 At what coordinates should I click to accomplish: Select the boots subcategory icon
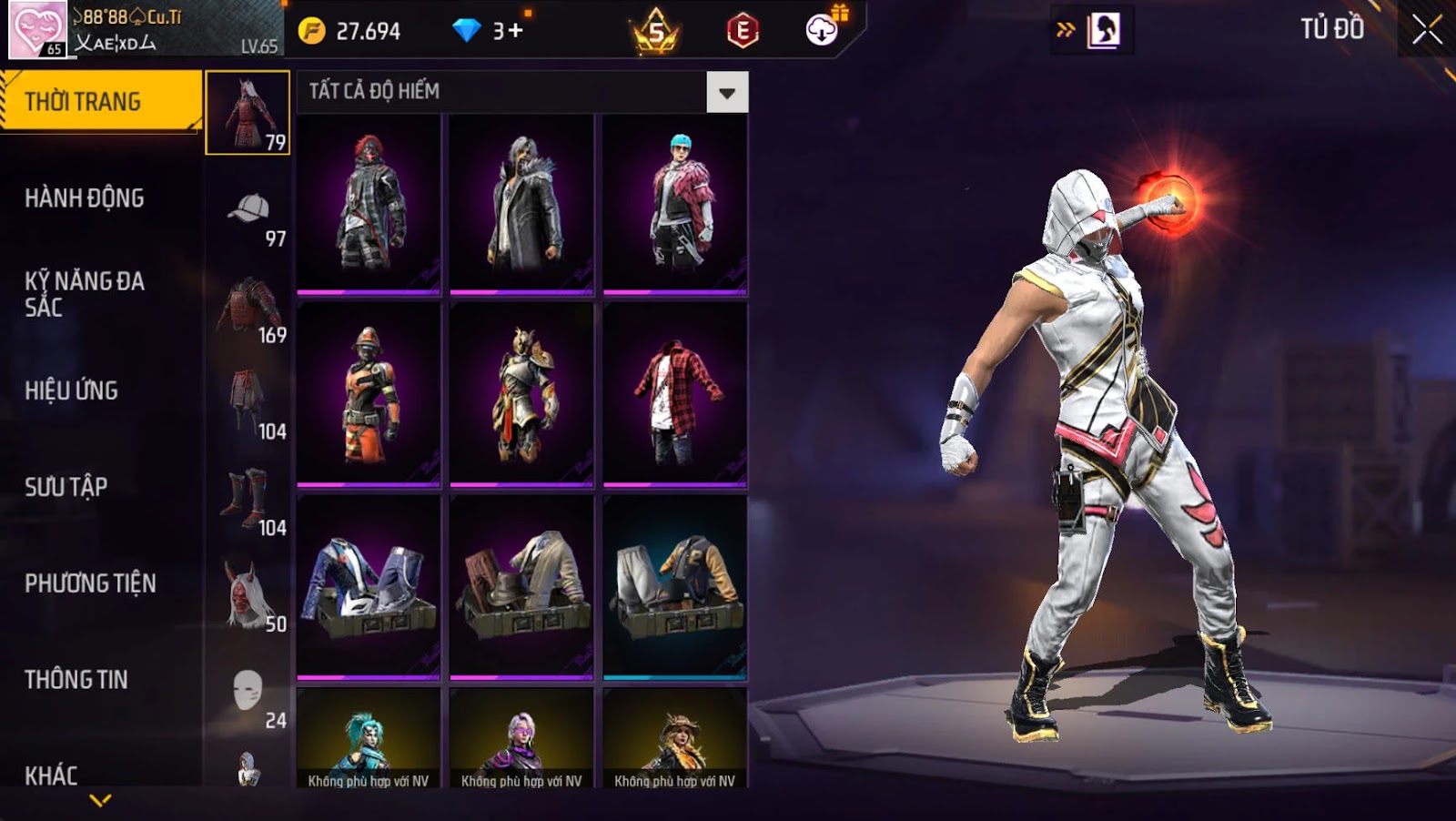coord(246,499)
